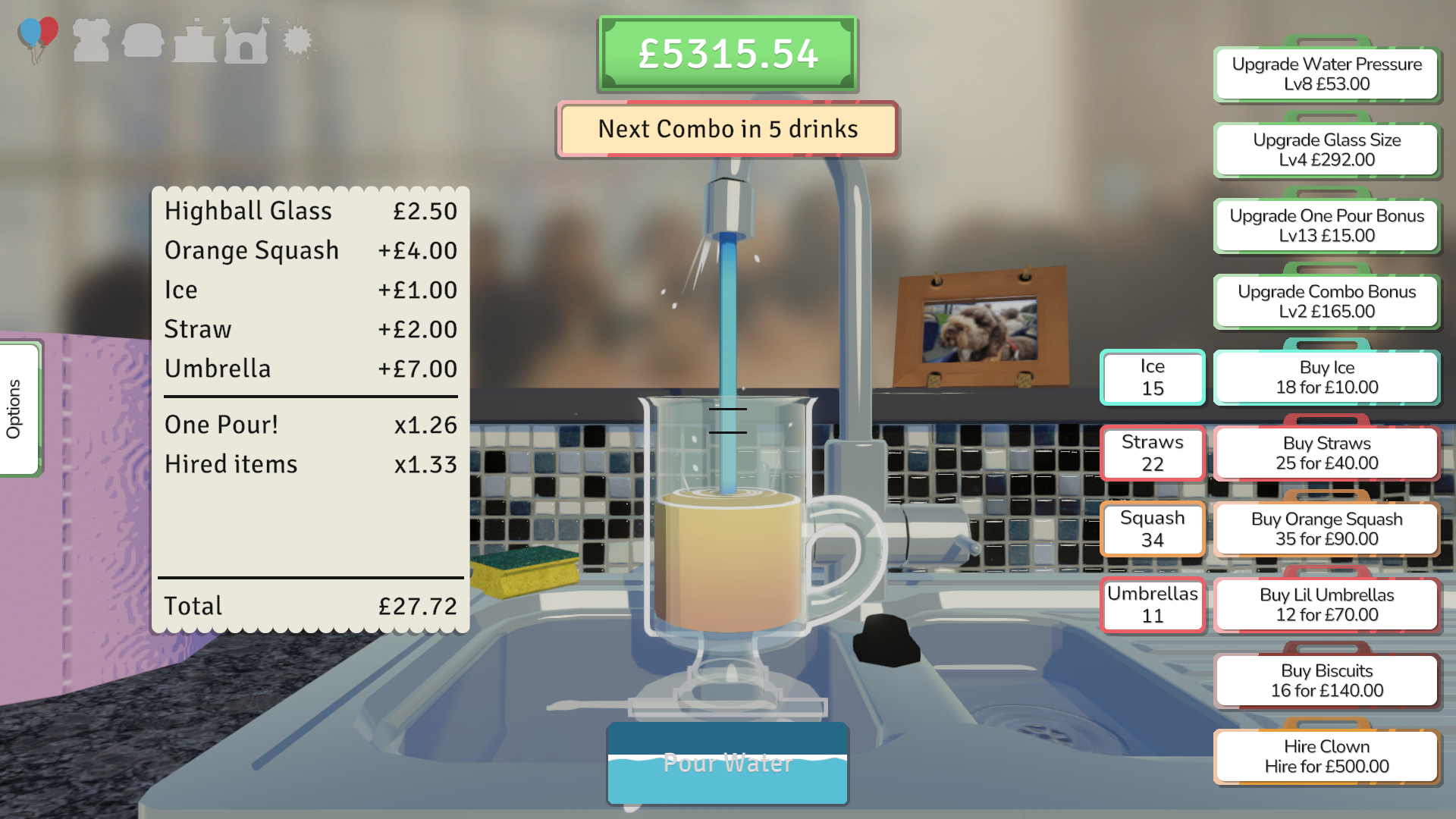
Task: Upgrade the One Pour Bonus
Action: 1326,226
